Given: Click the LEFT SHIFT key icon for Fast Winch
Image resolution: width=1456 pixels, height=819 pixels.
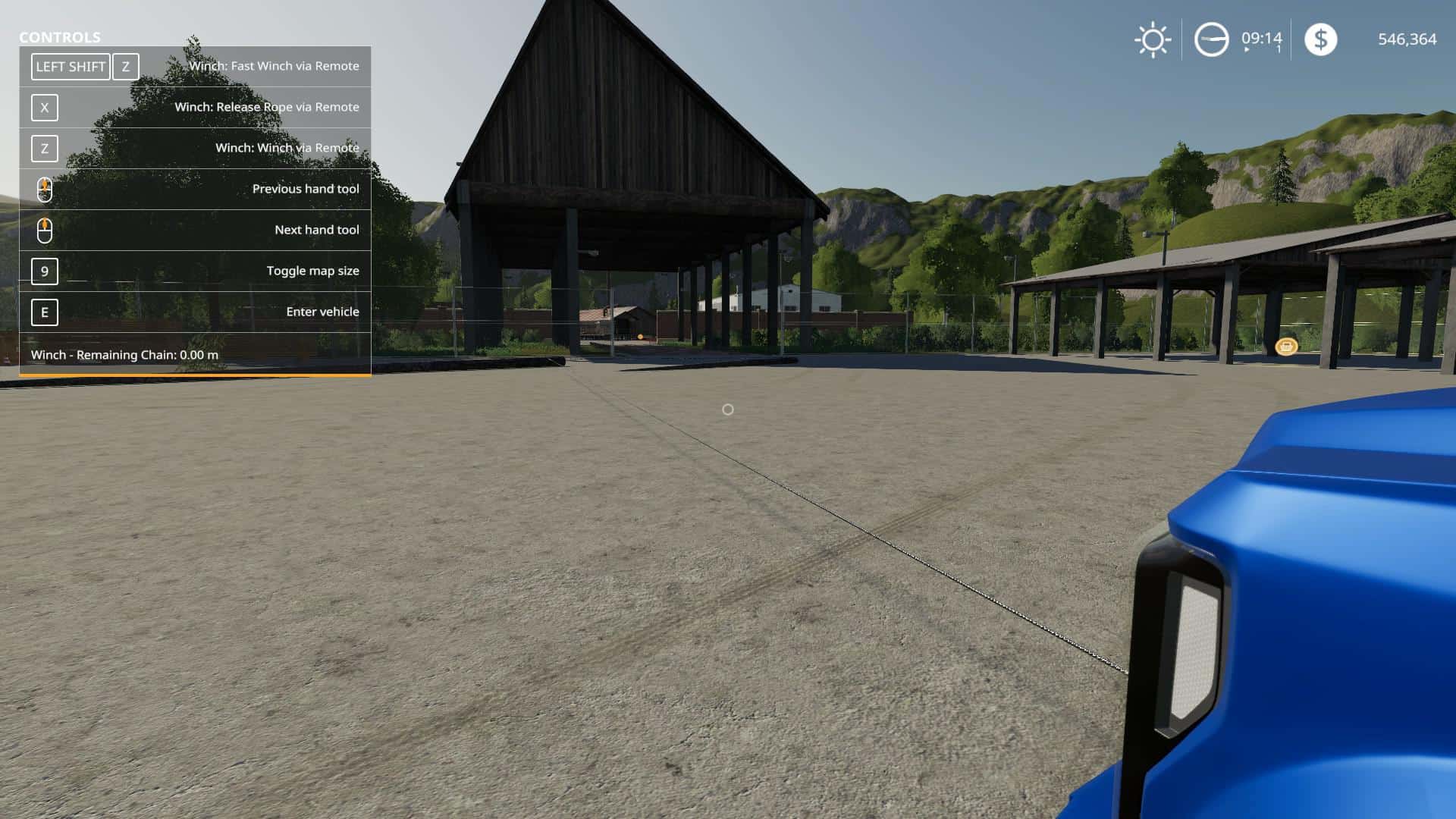Looking at the screenshot, I should coord(69,67).
